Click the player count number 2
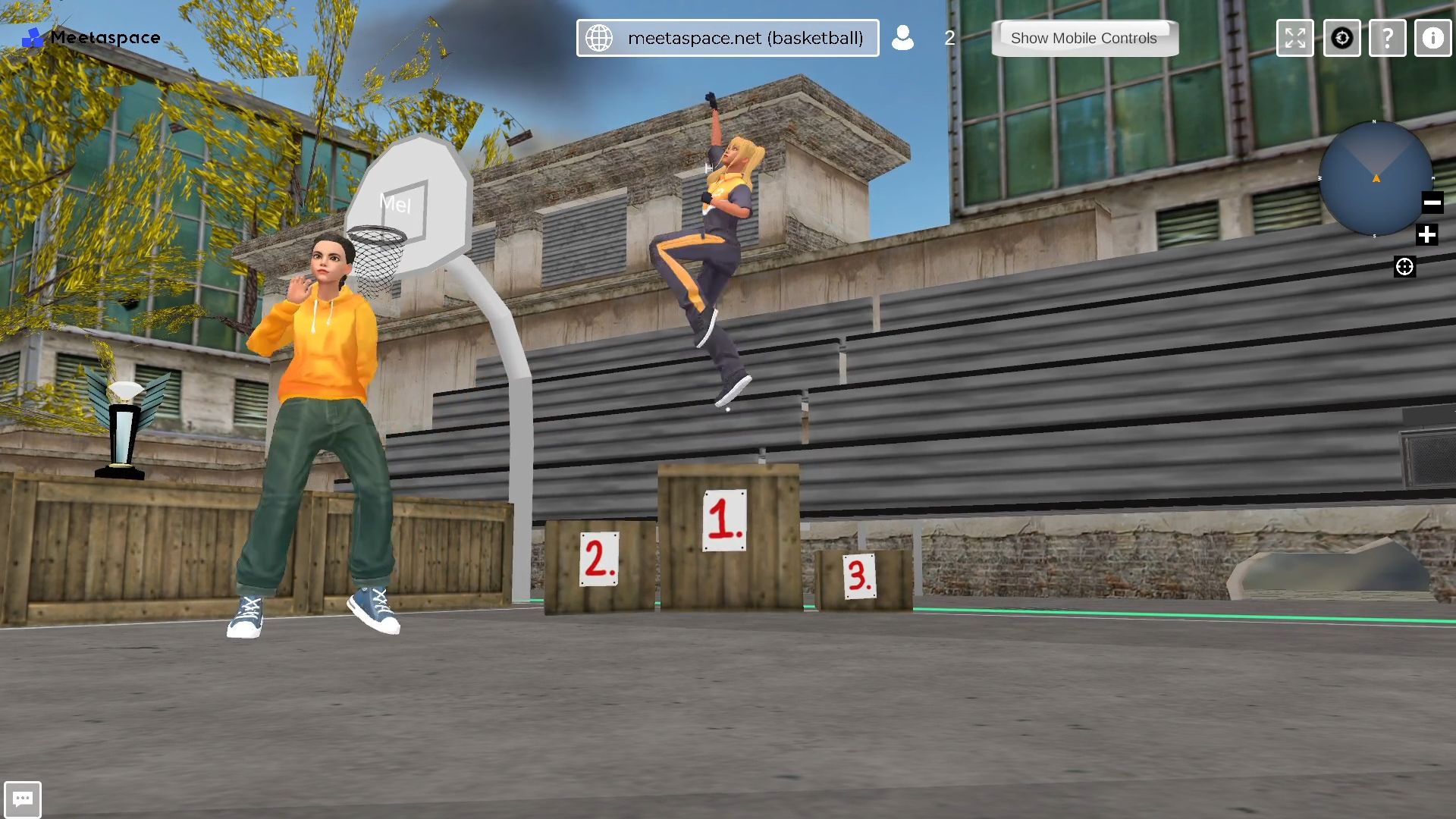This screenshot has height=819, width=1456. (949, 38)
